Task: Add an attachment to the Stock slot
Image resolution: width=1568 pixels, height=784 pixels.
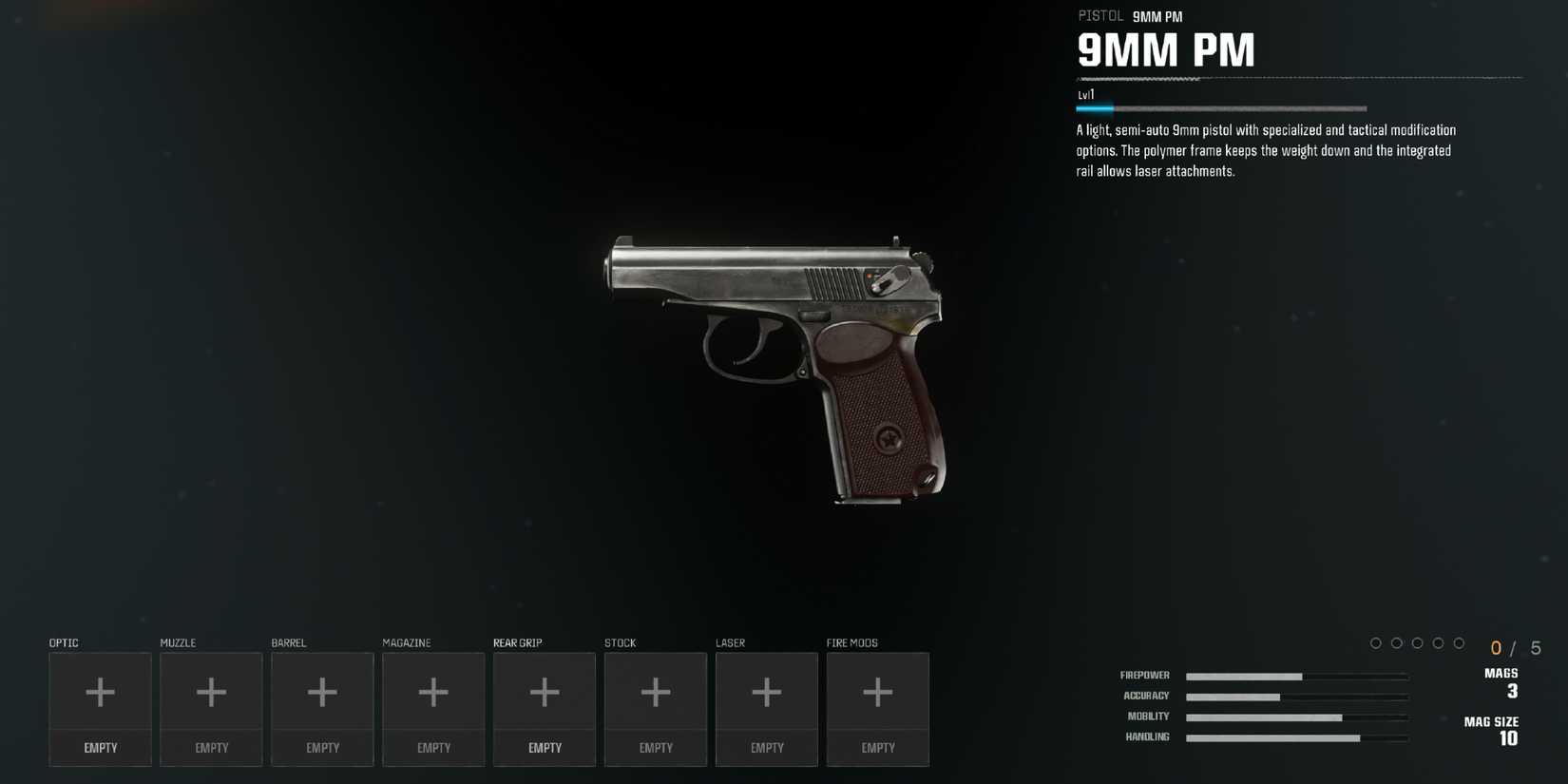Action: click(x=656, y=691)
